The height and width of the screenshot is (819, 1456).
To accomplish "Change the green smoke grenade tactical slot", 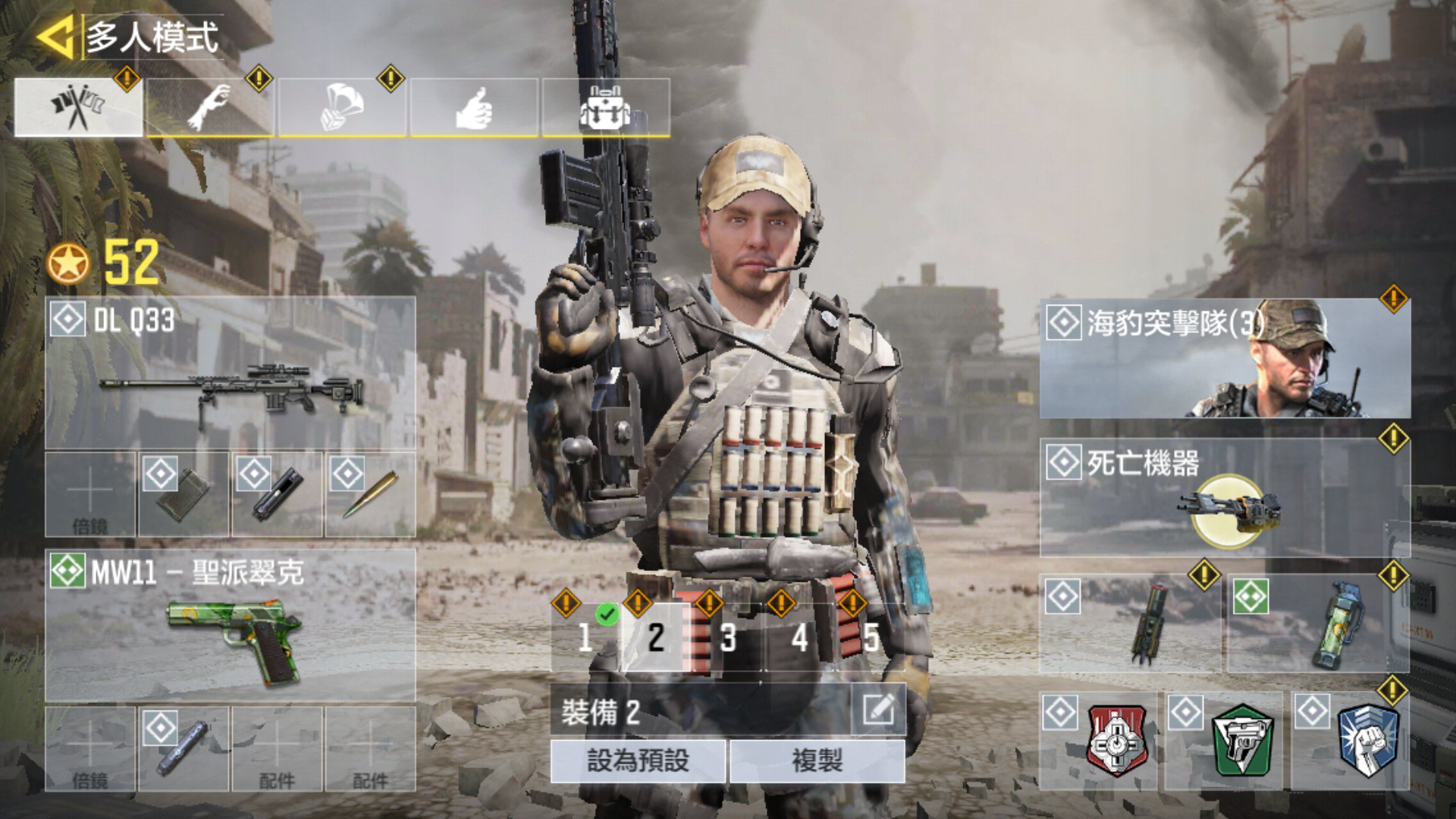I will pyautogui.click(x=1318, y=623).
